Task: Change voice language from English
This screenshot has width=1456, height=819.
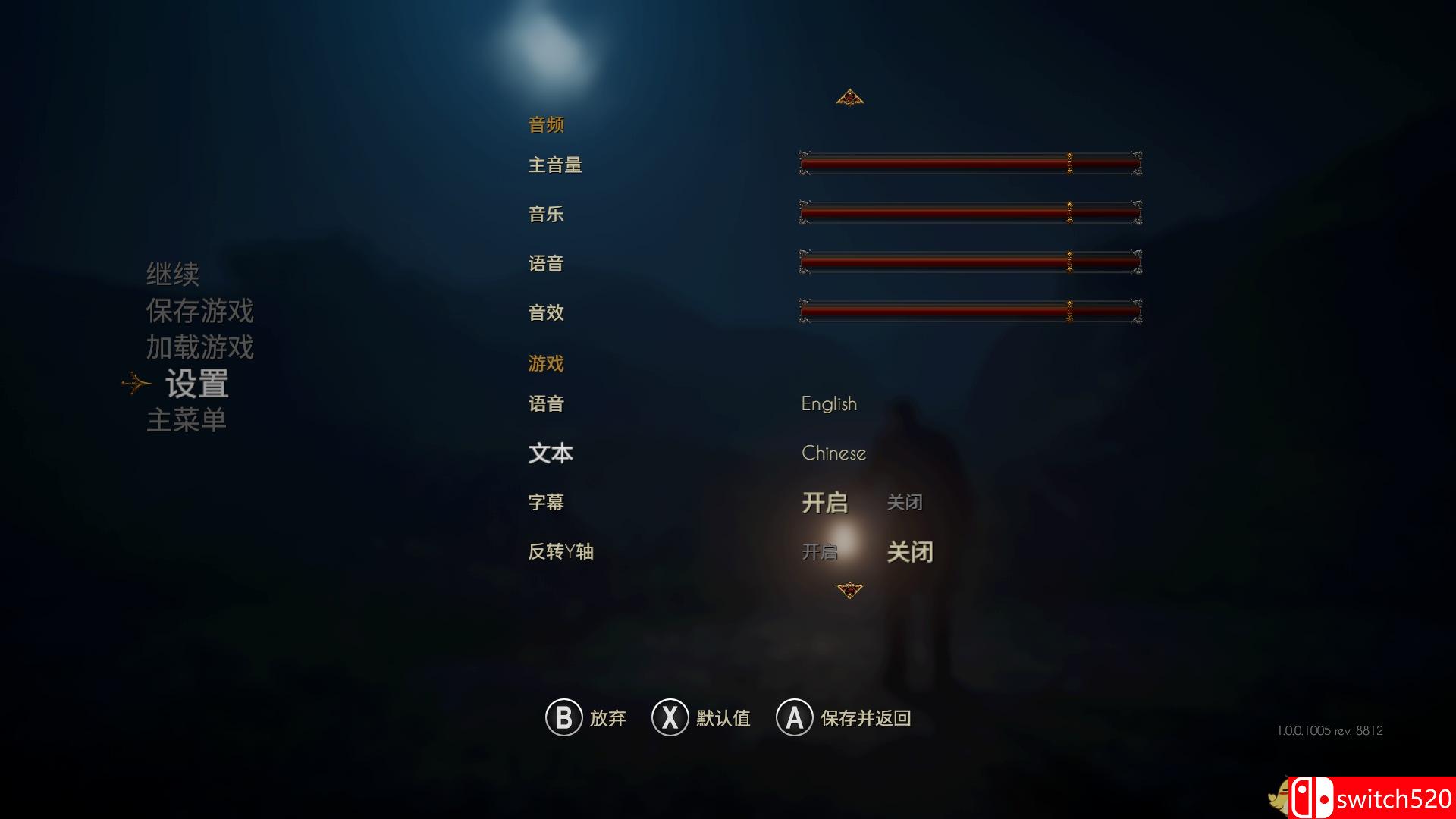Action: pos(829,404)
